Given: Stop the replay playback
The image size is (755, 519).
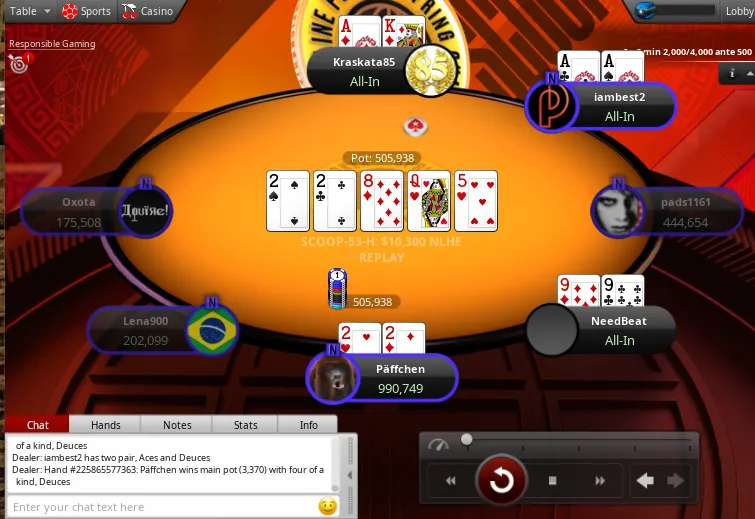Looking at the screenshot, I should coord(552,481).
